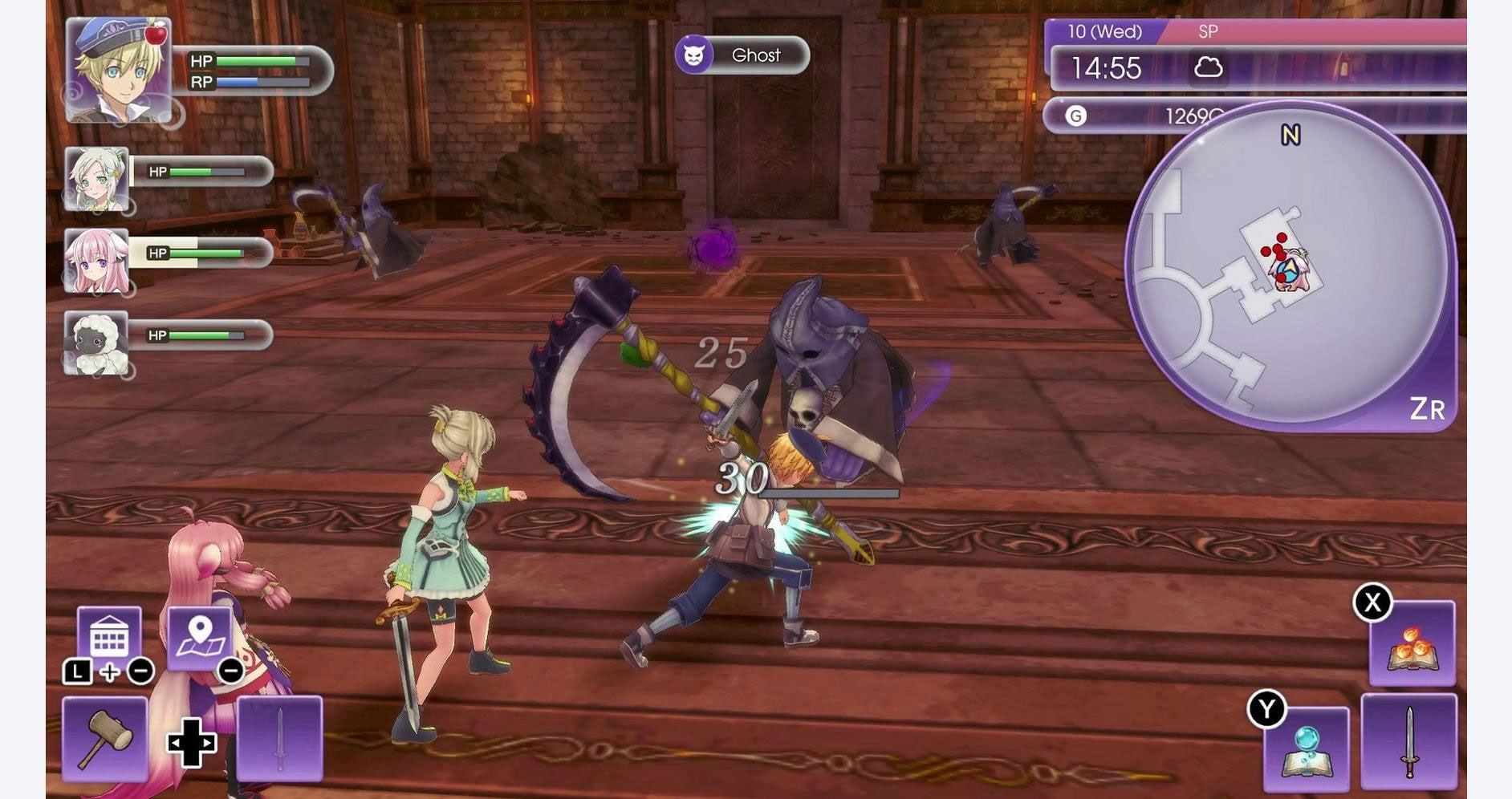Open the calendar icon
Viewport: 1512px width, 799px height.
[x=109, y=637]
